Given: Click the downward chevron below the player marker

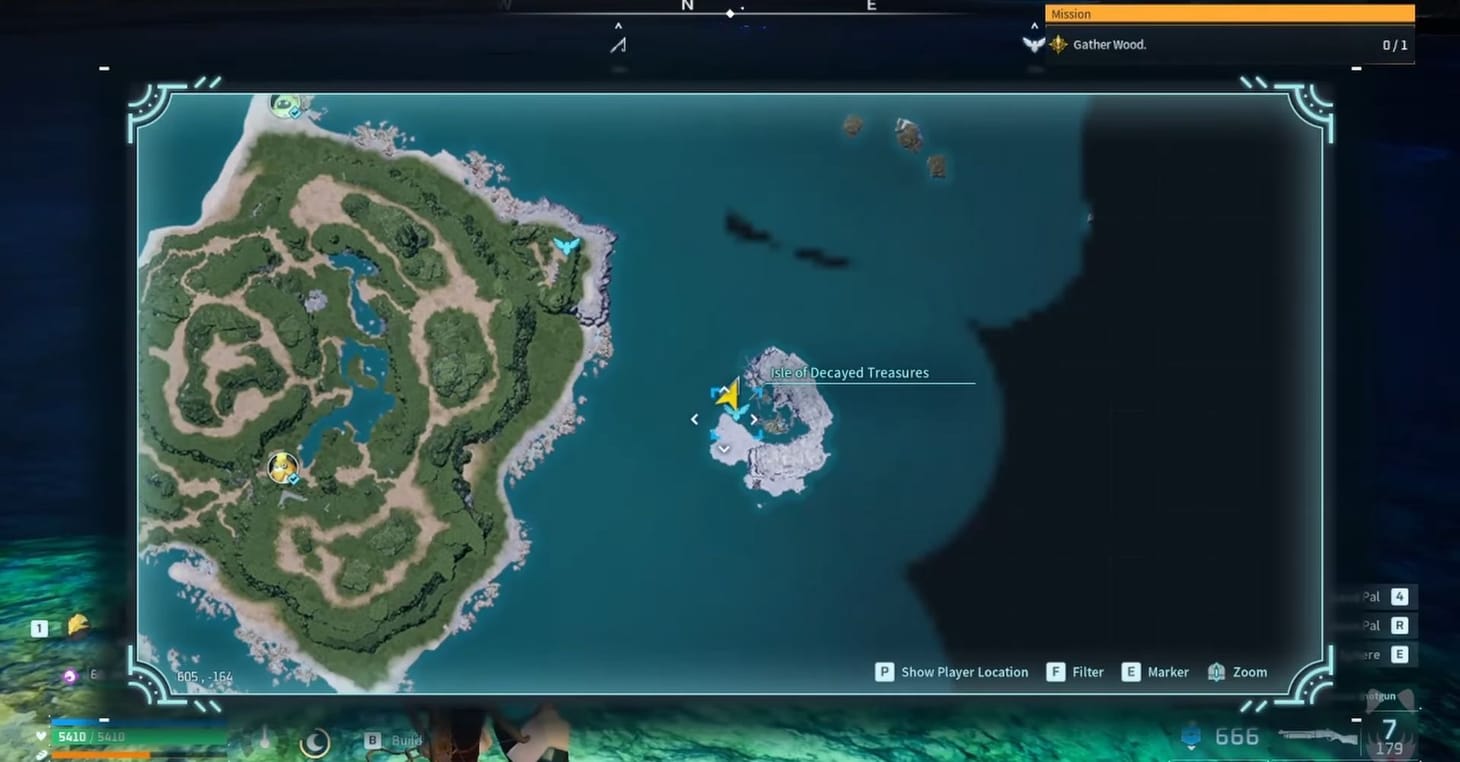Looking at the screenshot, I should tap(723, 449).
